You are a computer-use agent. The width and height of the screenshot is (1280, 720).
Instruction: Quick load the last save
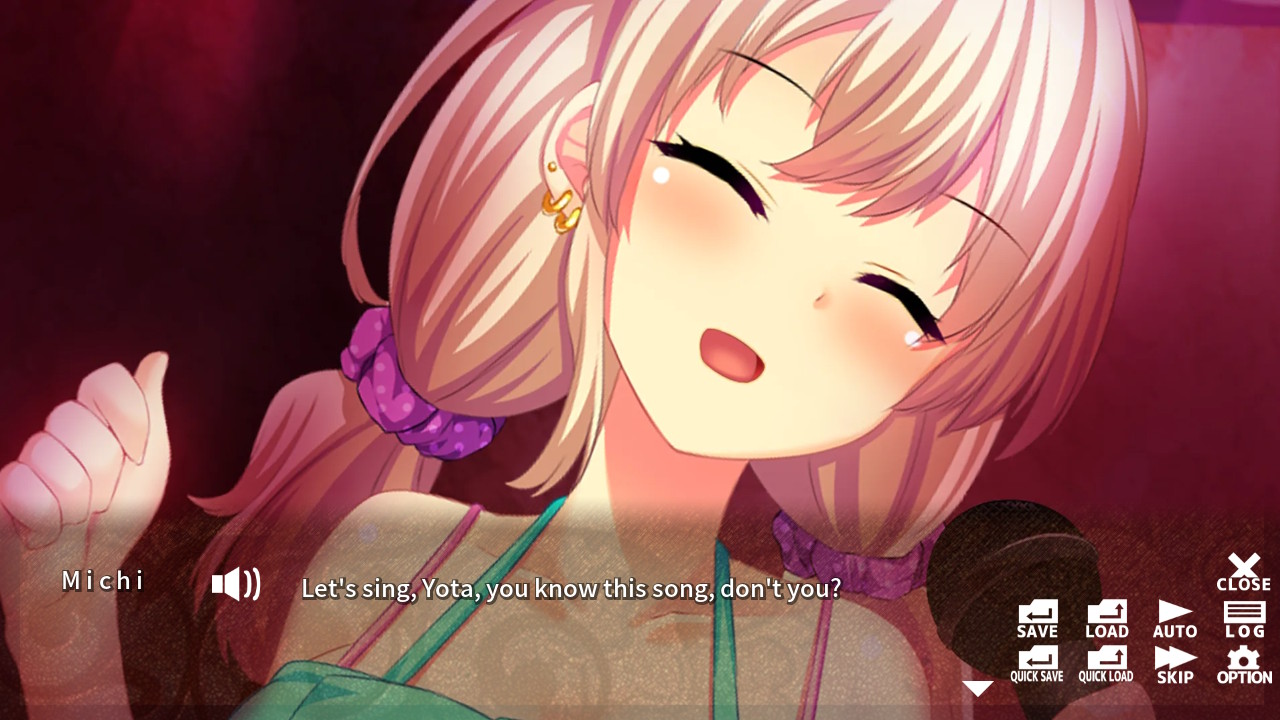(1106, 660)
